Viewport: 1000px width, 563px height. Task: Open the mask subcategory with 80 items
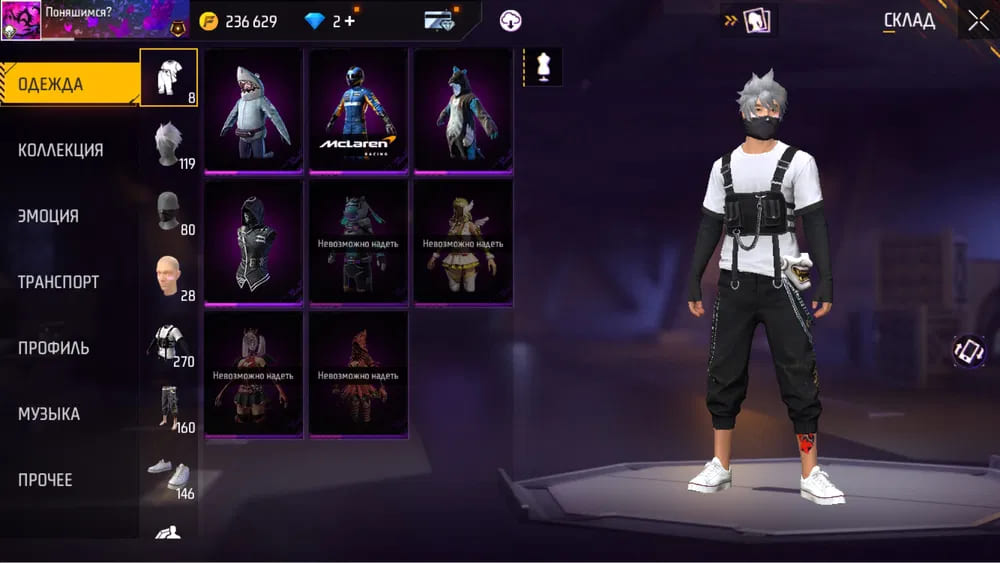(x=170, y=210)
